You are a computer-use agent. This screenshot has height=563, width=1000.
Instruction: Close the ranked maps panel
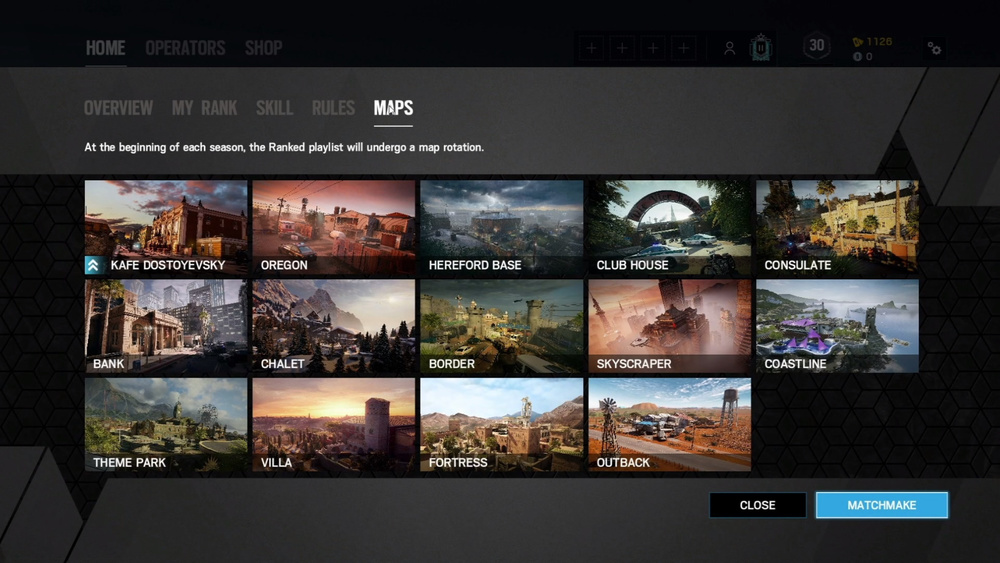coord(757,505)
